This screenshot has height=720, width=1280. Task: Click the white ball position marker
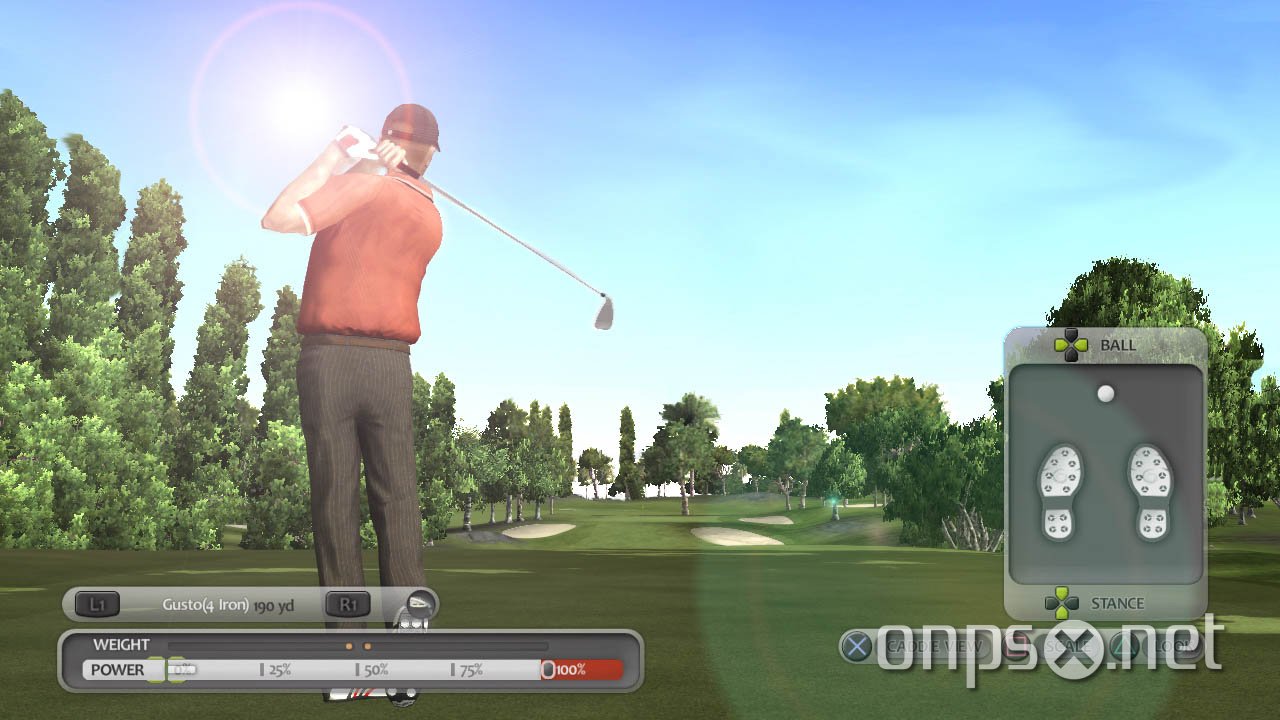pyautogui.click(x=1105, y=394)
